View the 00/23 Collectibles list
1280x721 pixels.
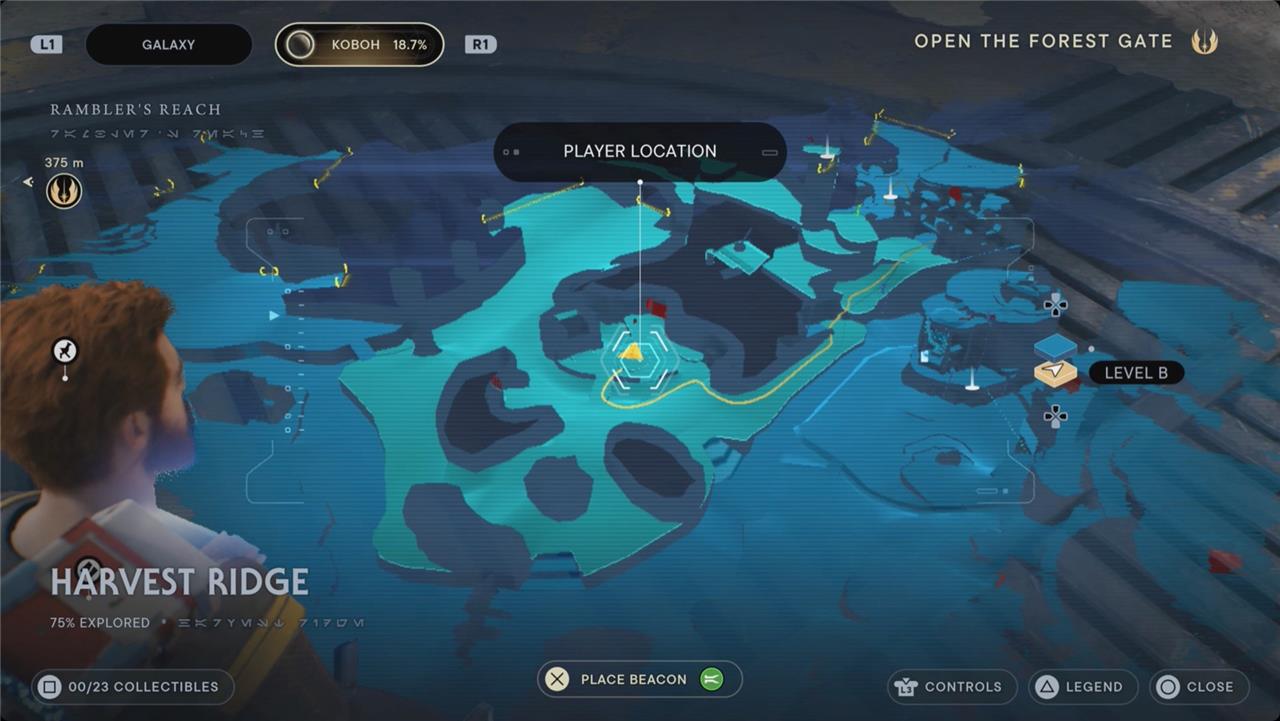point(133,687)
